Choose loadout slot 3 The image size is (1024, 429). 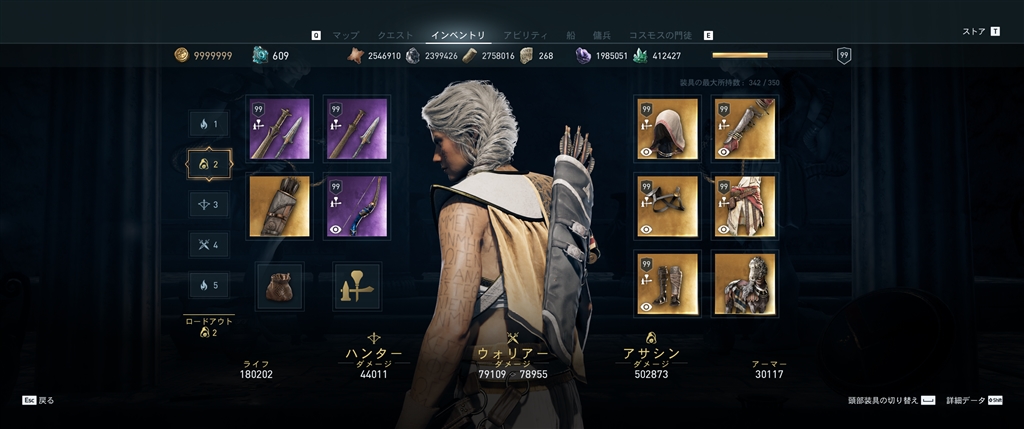[x=210, y=204]
